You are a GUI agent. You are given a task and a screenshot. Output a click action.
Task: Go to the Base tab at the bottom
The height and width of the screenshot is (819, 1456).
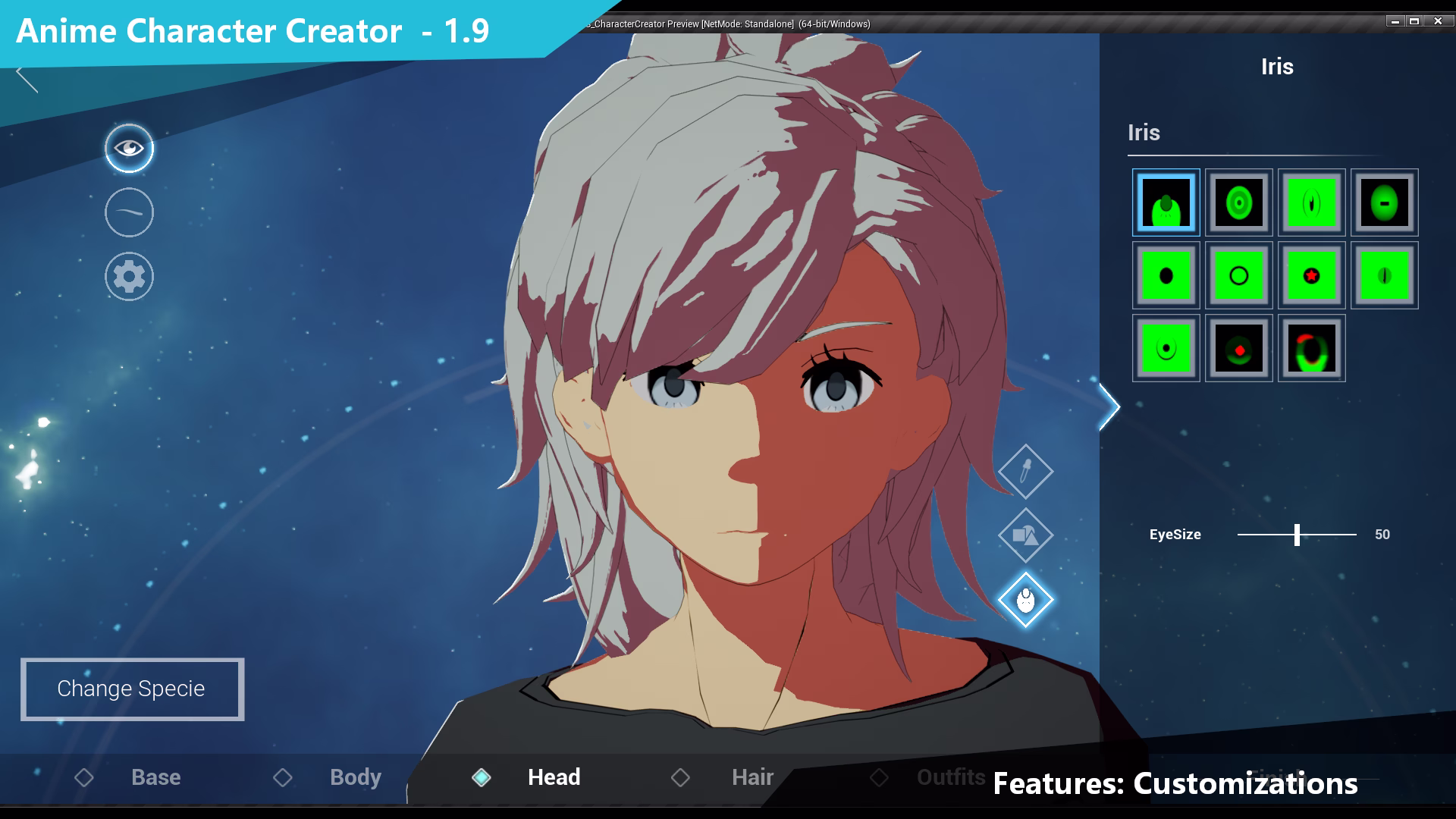coord(155,777)
